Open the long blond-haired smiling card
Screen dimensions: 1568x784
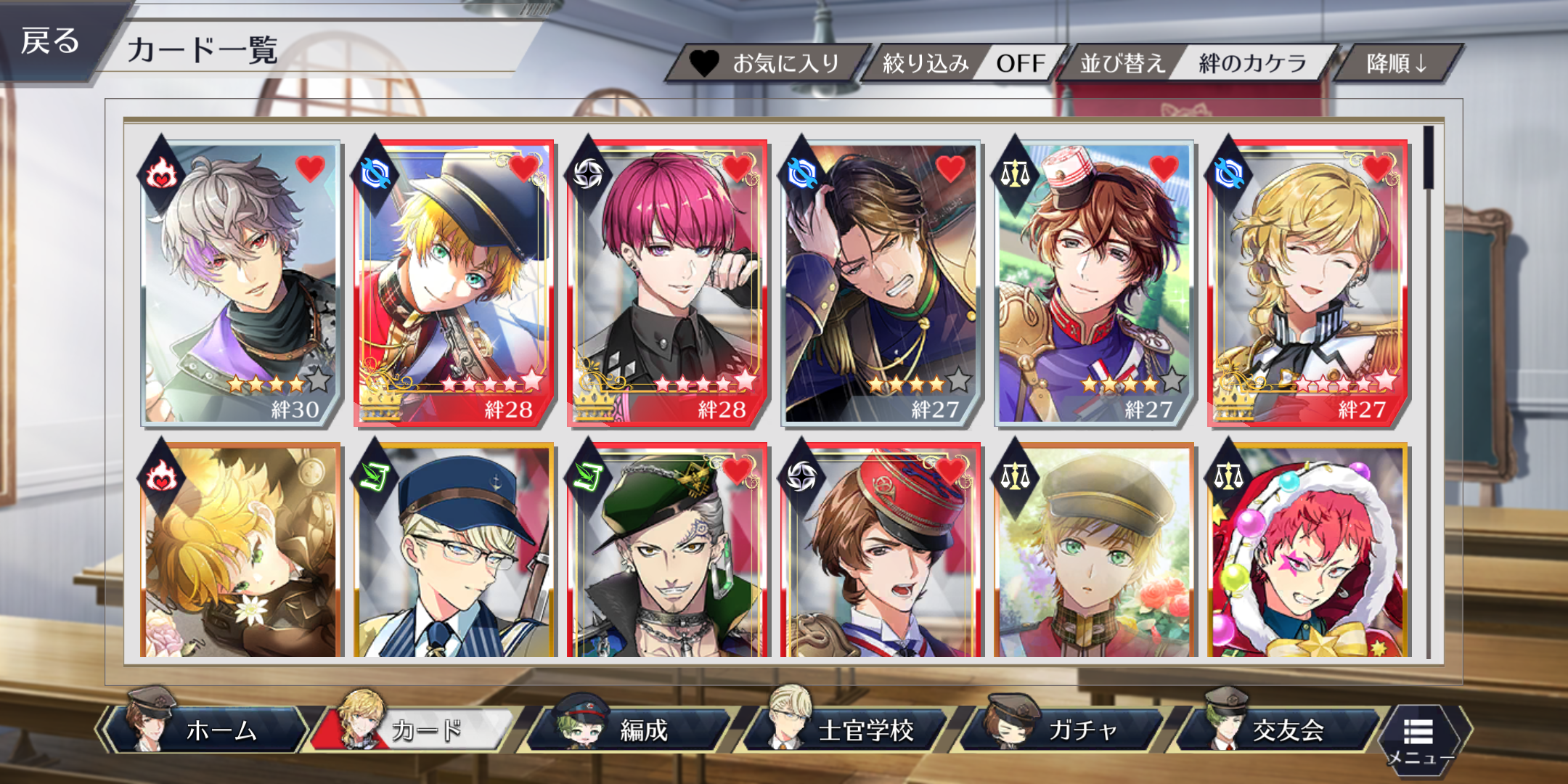[1308, 283]
